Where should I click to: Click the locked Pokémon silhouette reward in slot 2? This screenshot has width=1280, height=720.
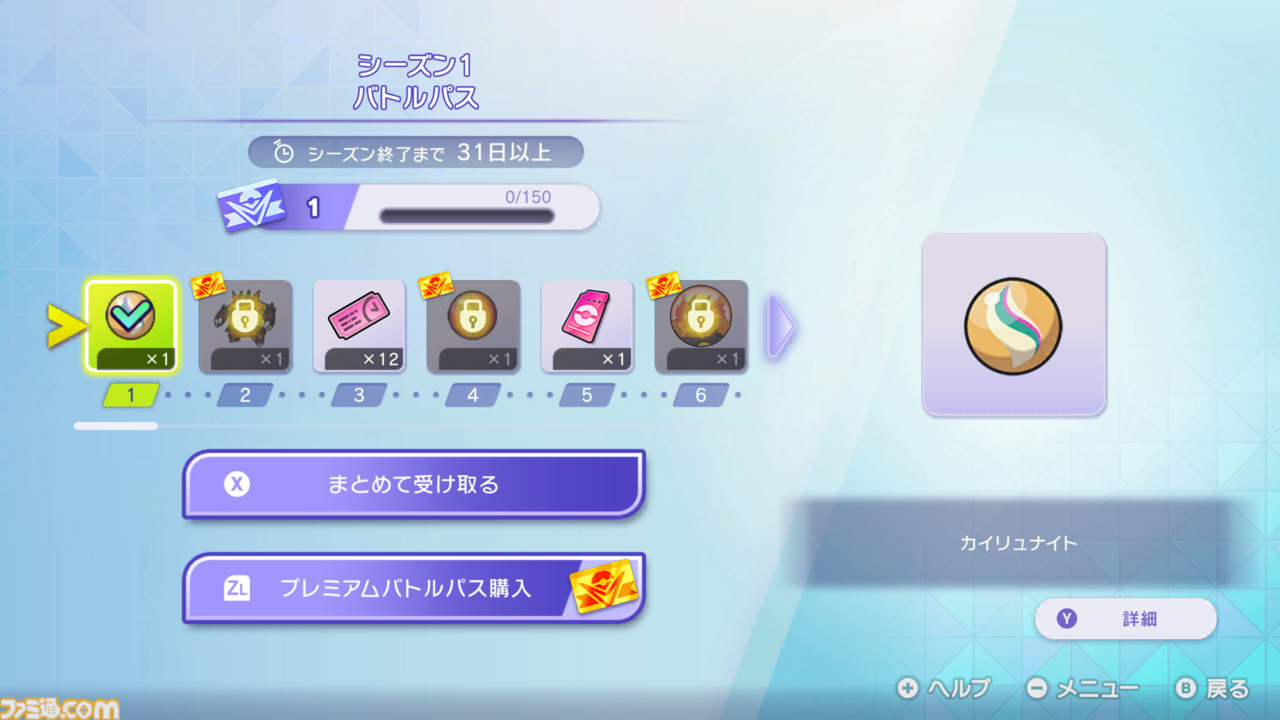[245, 328]
